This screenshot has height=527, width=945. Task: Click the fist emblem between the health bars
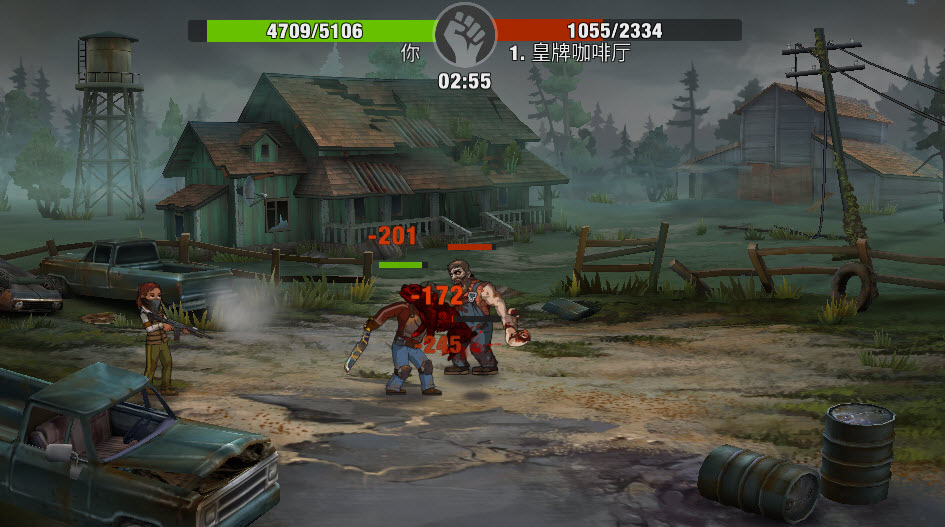(x=465, y=34)
